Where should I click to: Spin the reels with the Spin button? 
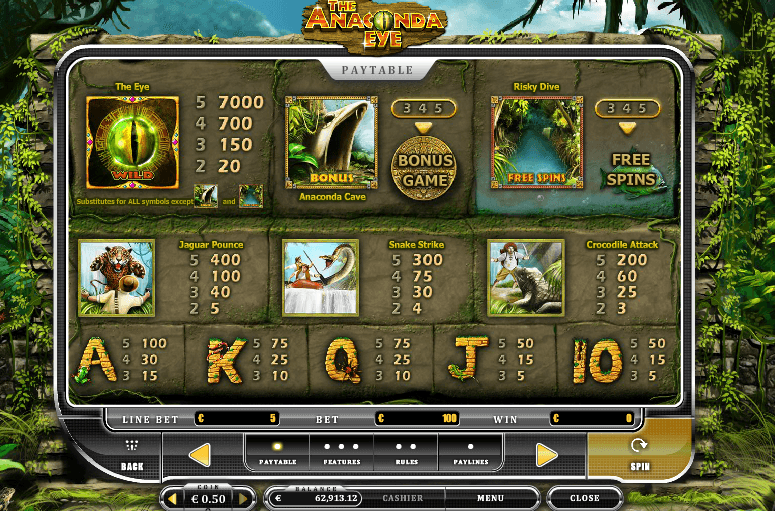[639, 453]
